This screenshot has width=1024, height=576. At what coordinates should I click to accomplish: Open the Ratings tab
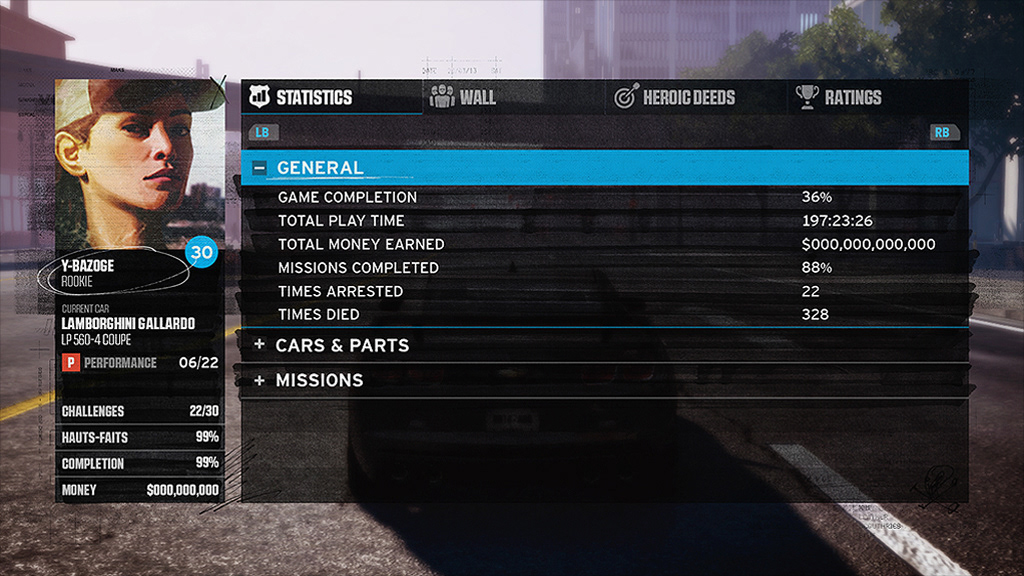click(839, 97)
